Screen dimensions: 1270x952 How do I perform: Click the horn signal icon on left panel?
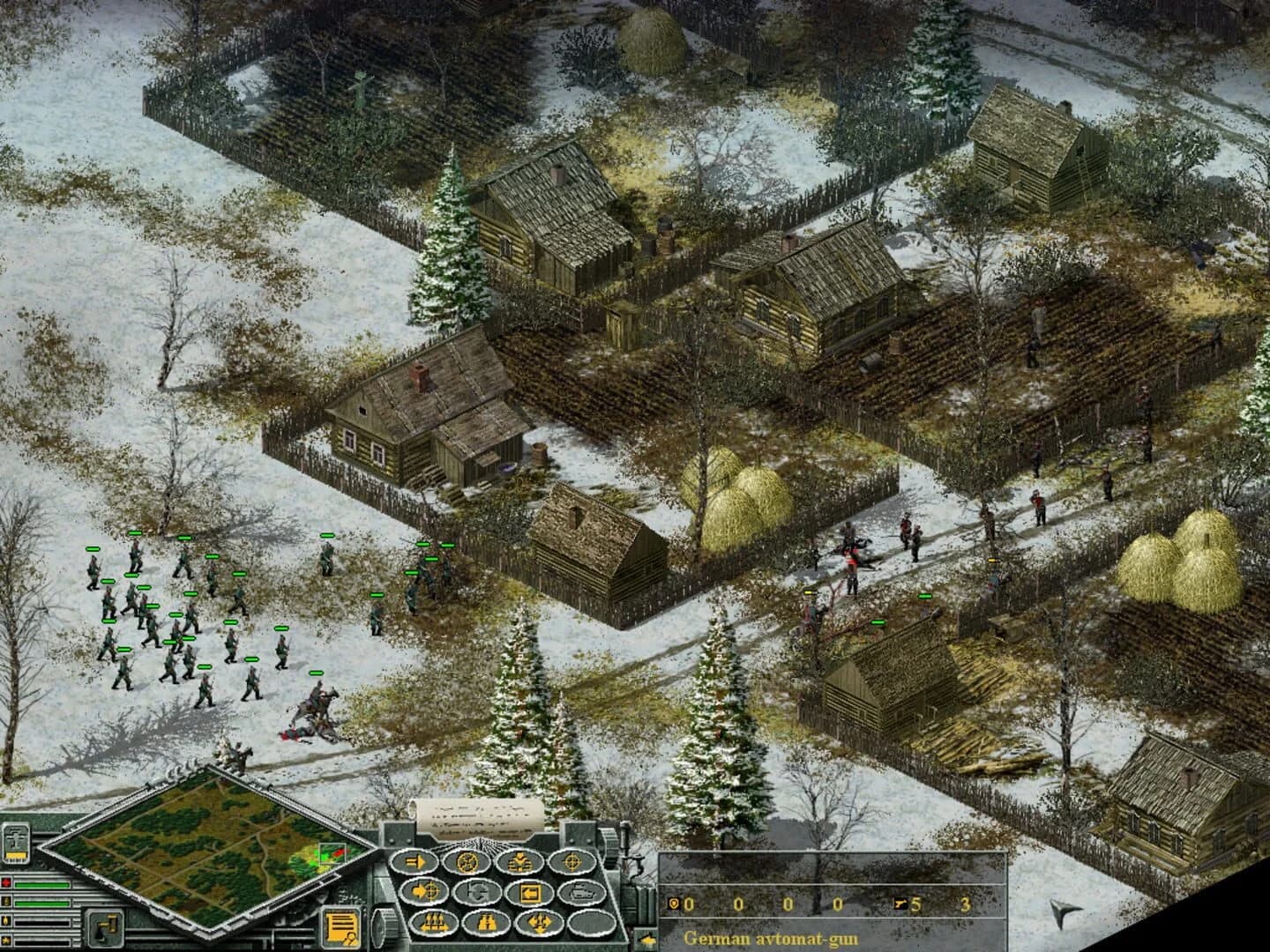pos(103,928)
